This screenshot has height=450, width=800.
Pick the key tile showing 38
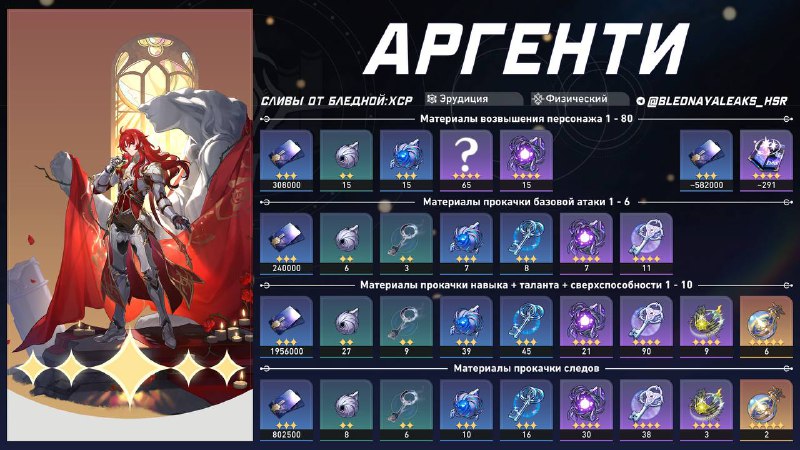point(645,404)
